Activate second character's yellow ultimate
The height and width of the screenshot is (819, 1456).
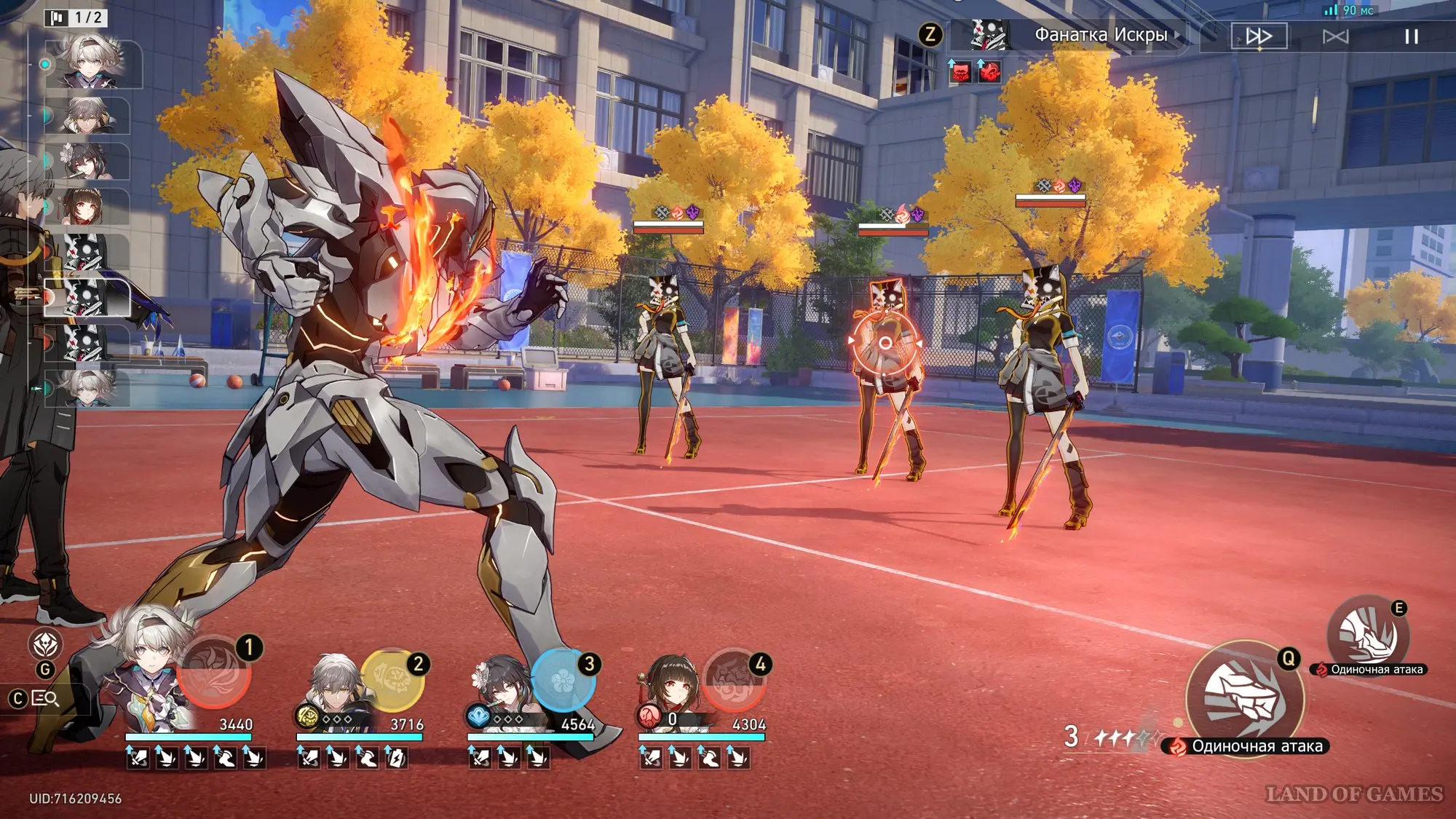(392, 678)
